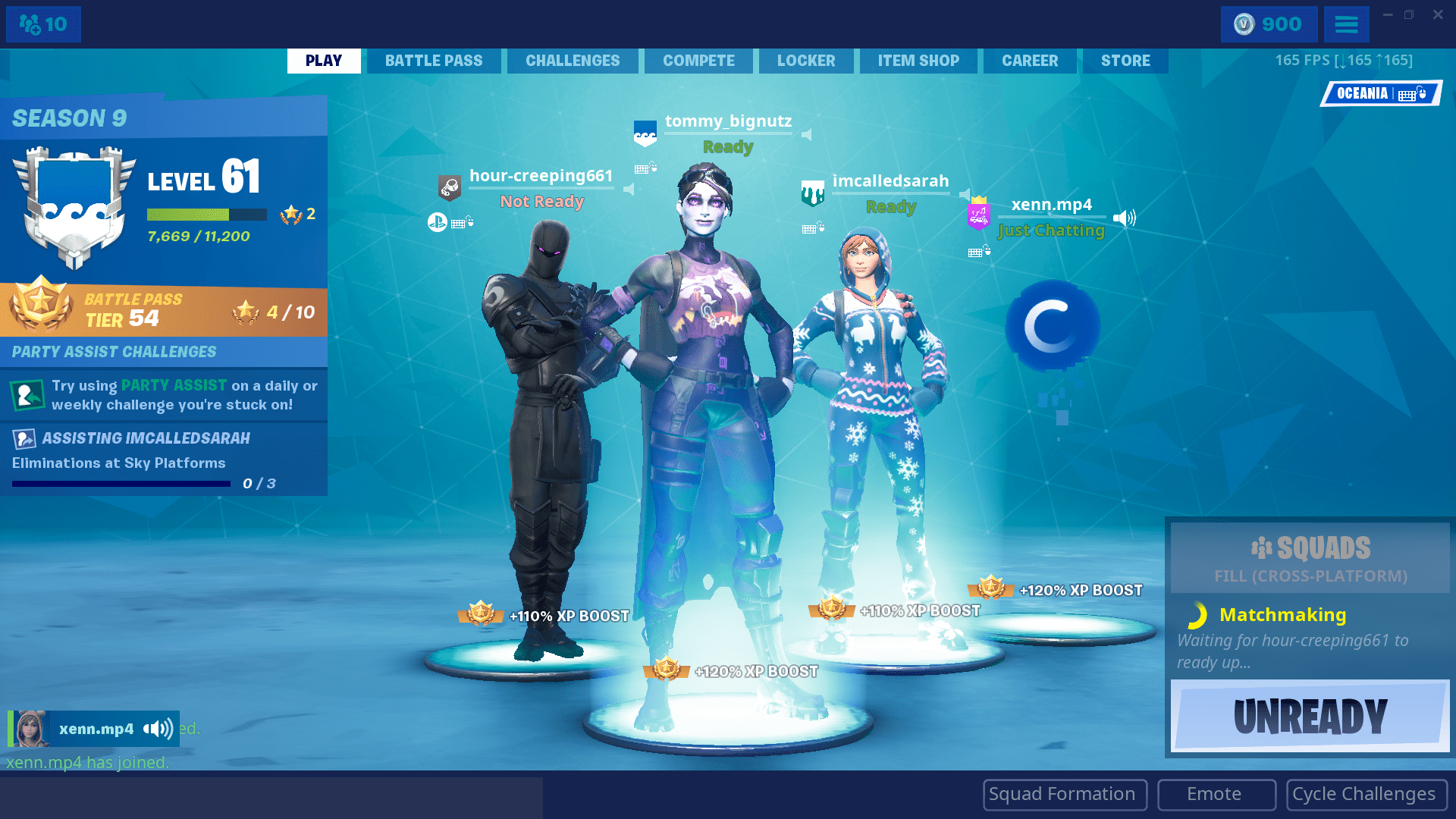Open the hamburger main menu
This screenshot has width=1456, height=819.
pyautogui.click(x=1346, y=24)
